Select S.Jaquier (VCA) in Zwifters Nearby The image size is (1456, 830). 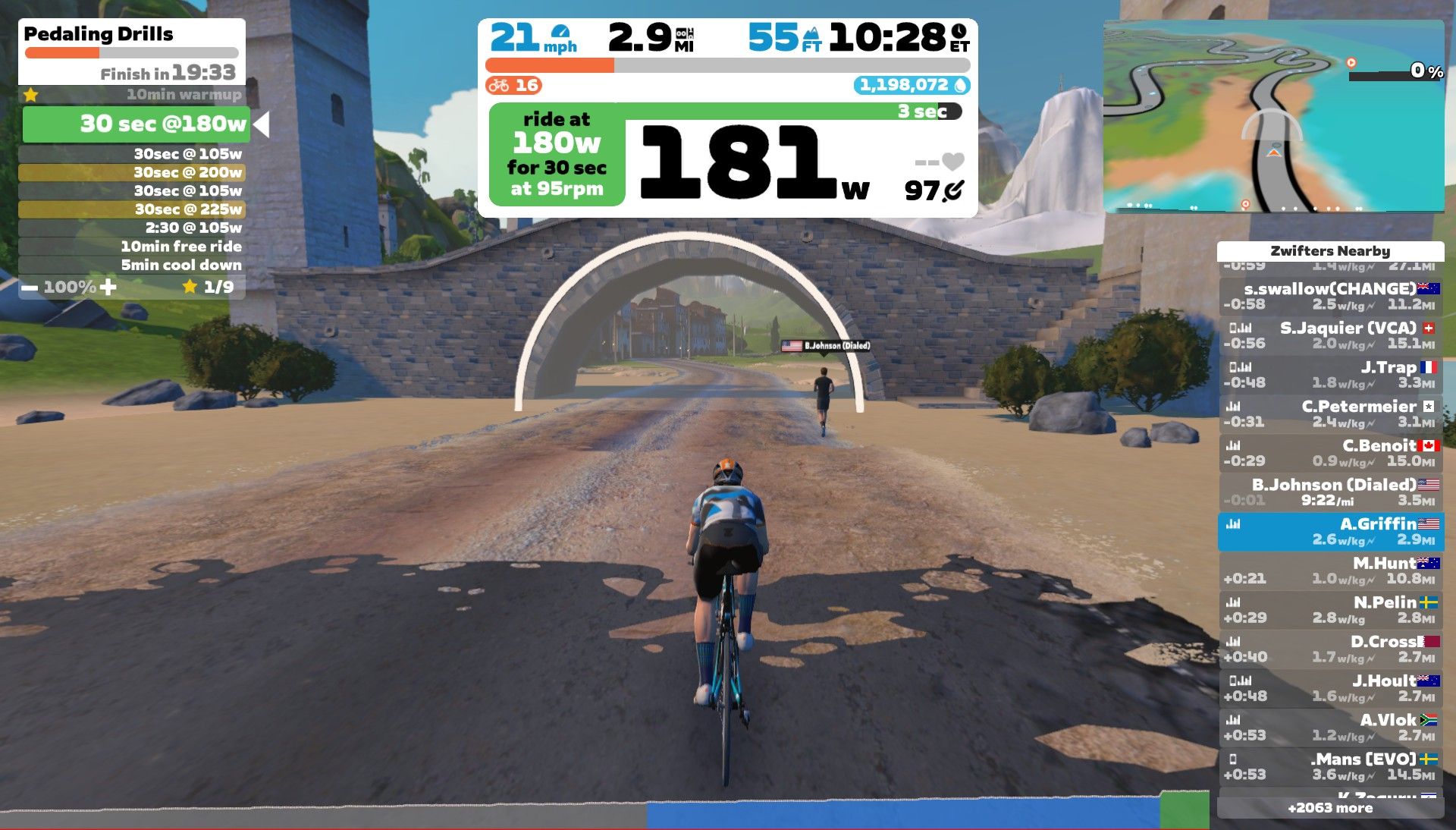[1330, 335]
